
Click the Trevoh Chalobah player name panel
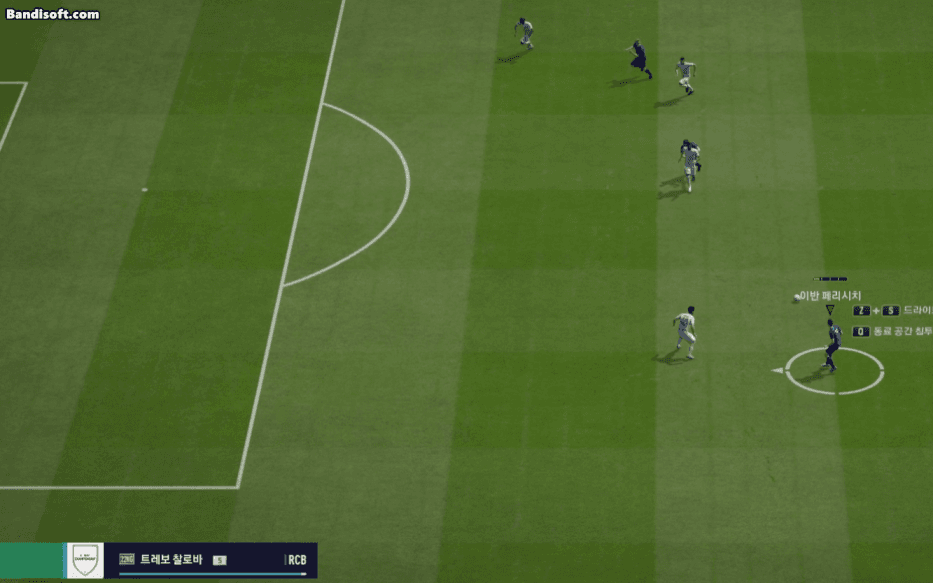[x=210, y=560]
